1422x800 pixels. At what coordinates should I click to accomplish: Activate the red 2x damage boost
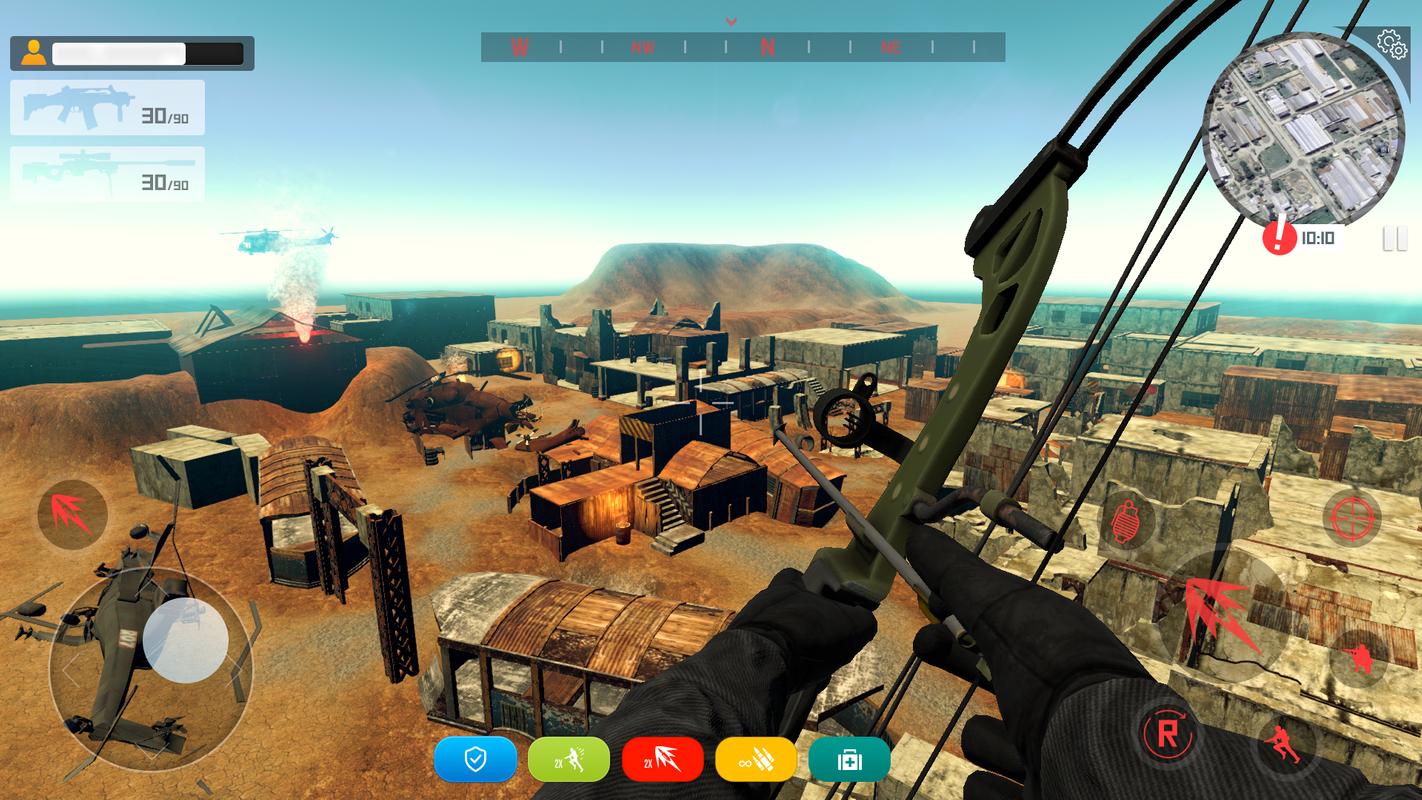tap(662, 759)
